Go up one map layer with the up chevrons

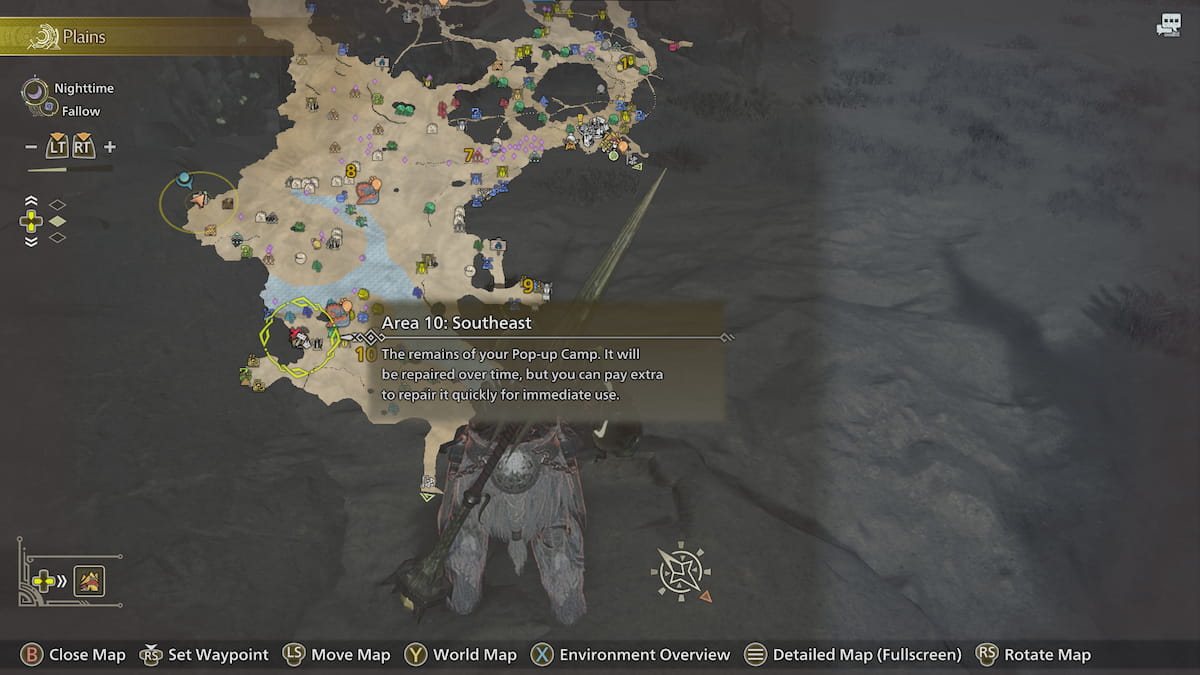[31, 201]
